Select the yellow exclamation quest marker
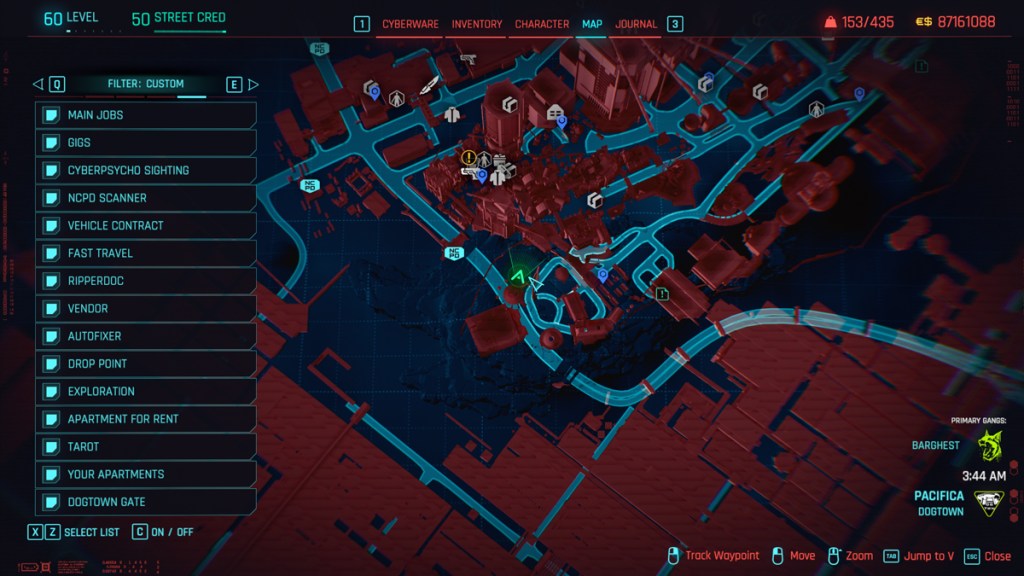Screen dimensions: 1024x576 [x=468, y=157]
